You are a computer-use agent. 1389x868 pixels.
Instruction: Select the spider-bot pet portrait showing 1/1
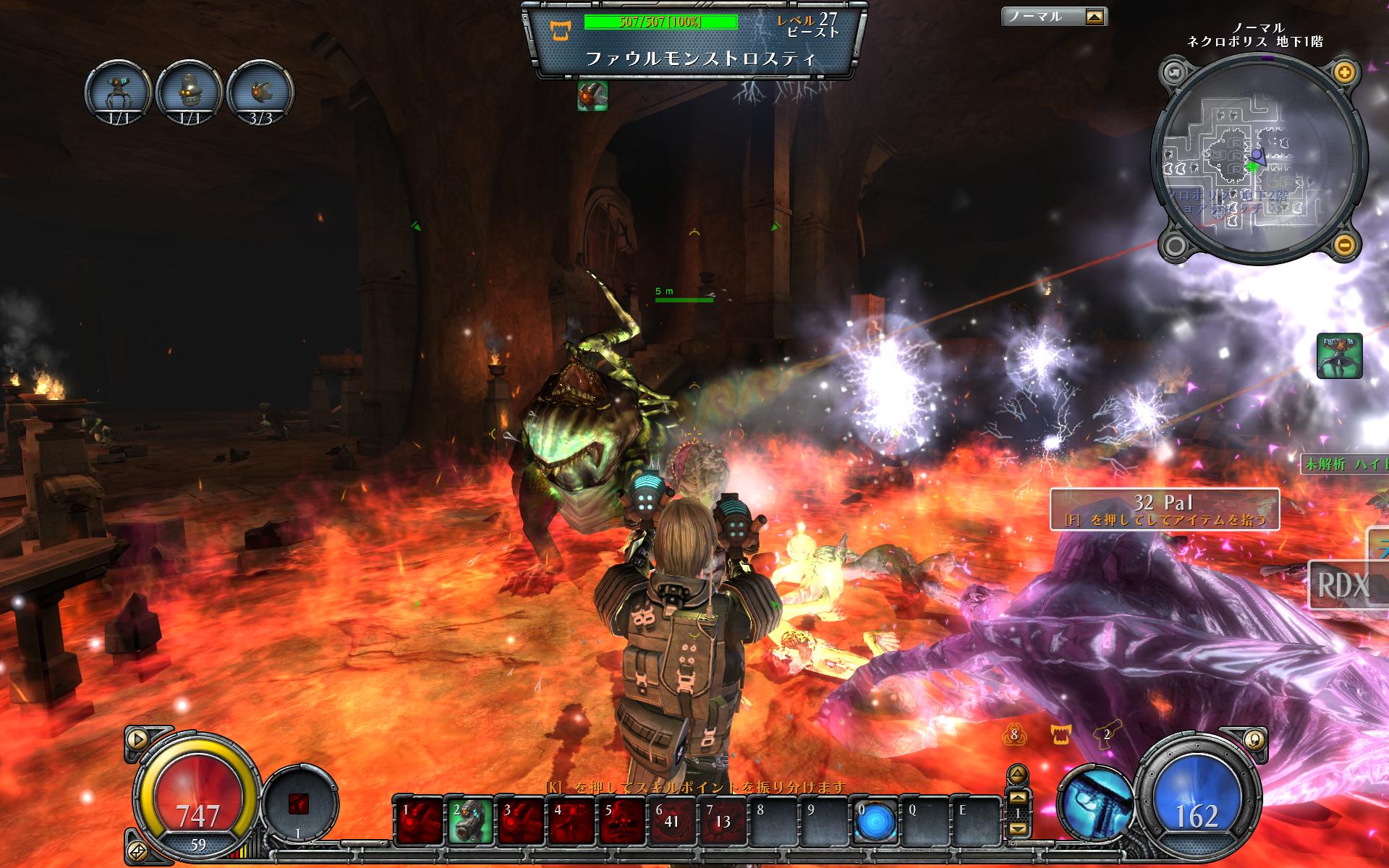pos(118,93)
